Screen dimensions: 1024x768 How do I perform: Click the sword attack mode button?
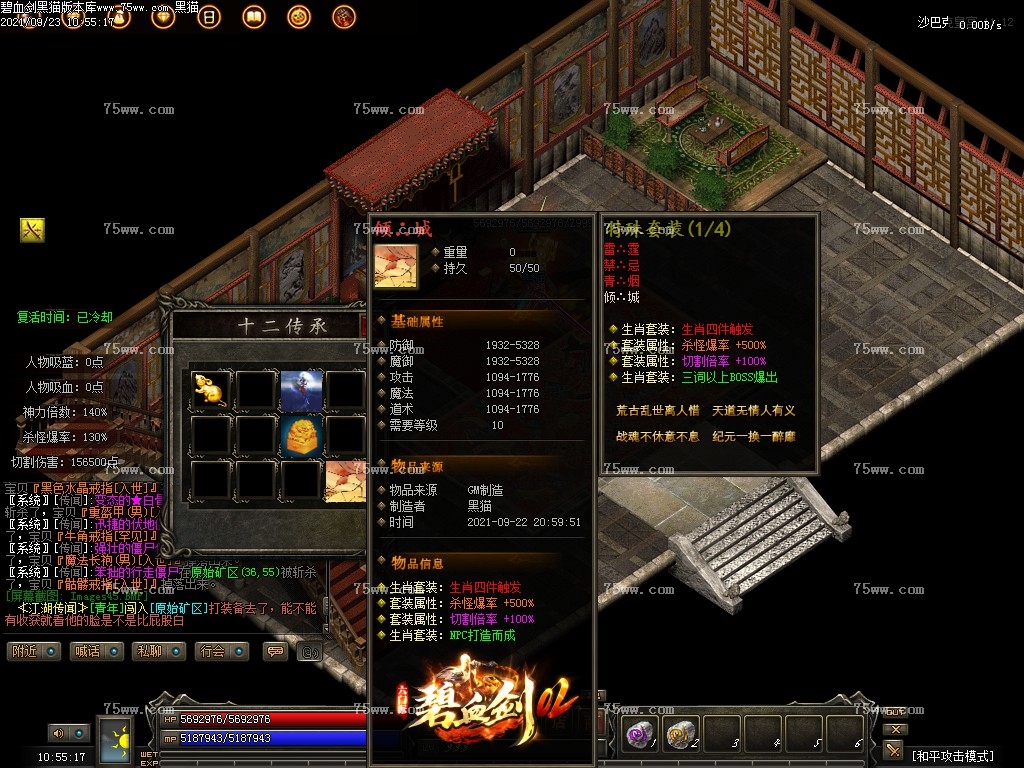point(893,750)
